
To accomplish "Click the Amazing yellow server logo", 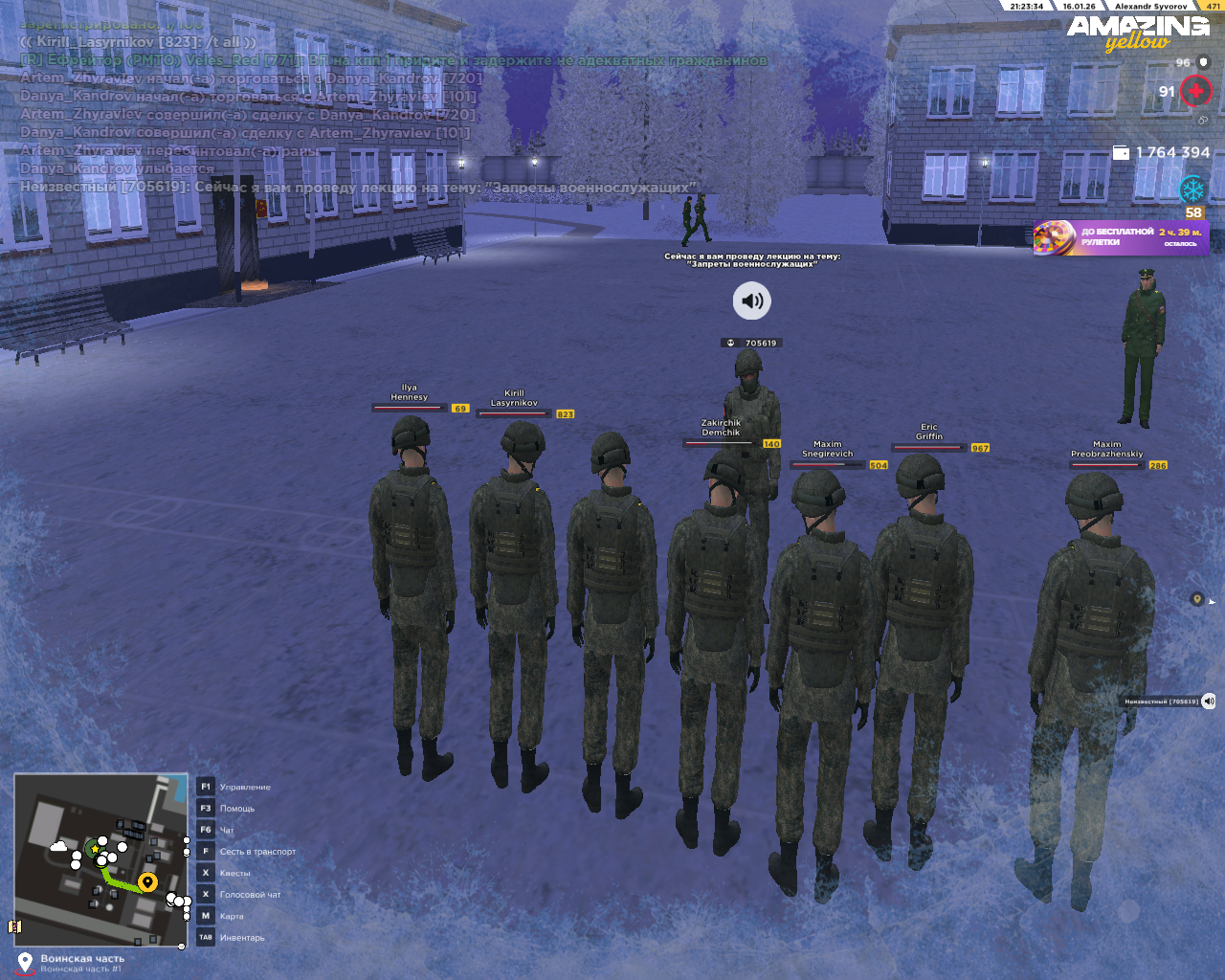I will click(1138, 32).
